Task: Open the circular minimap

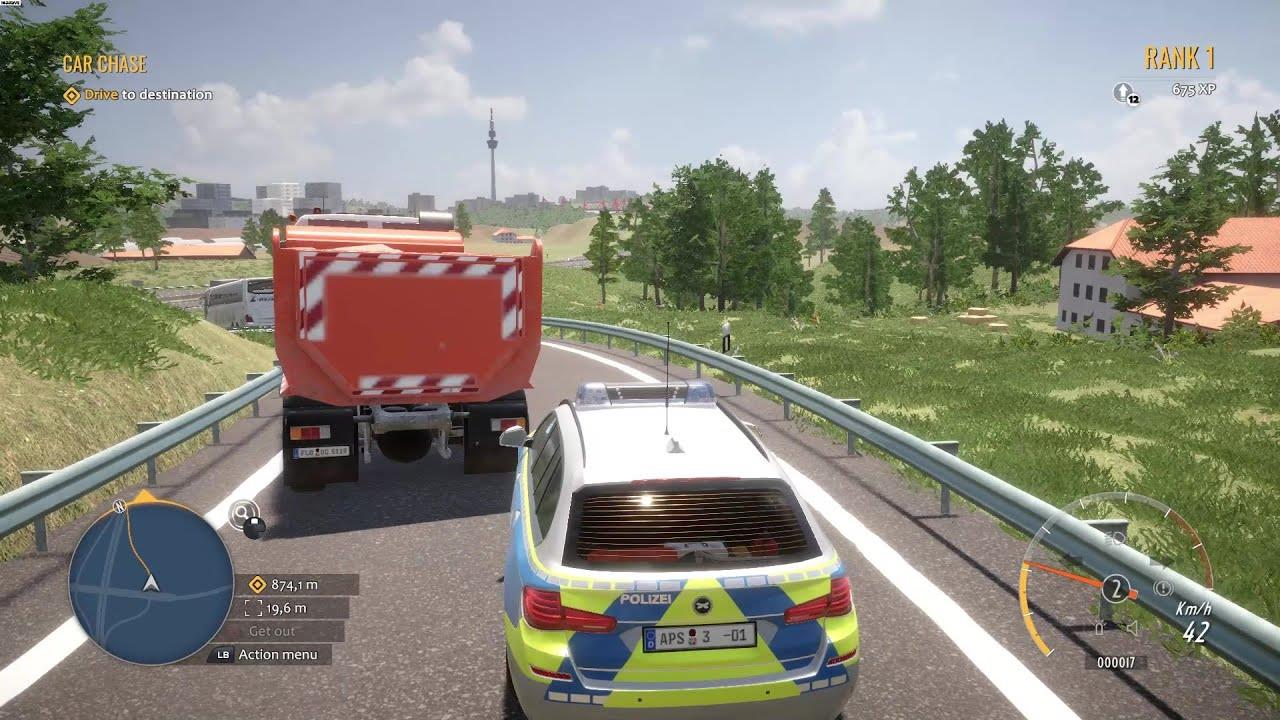Action: pyautogui.click(x=151, y=580)
